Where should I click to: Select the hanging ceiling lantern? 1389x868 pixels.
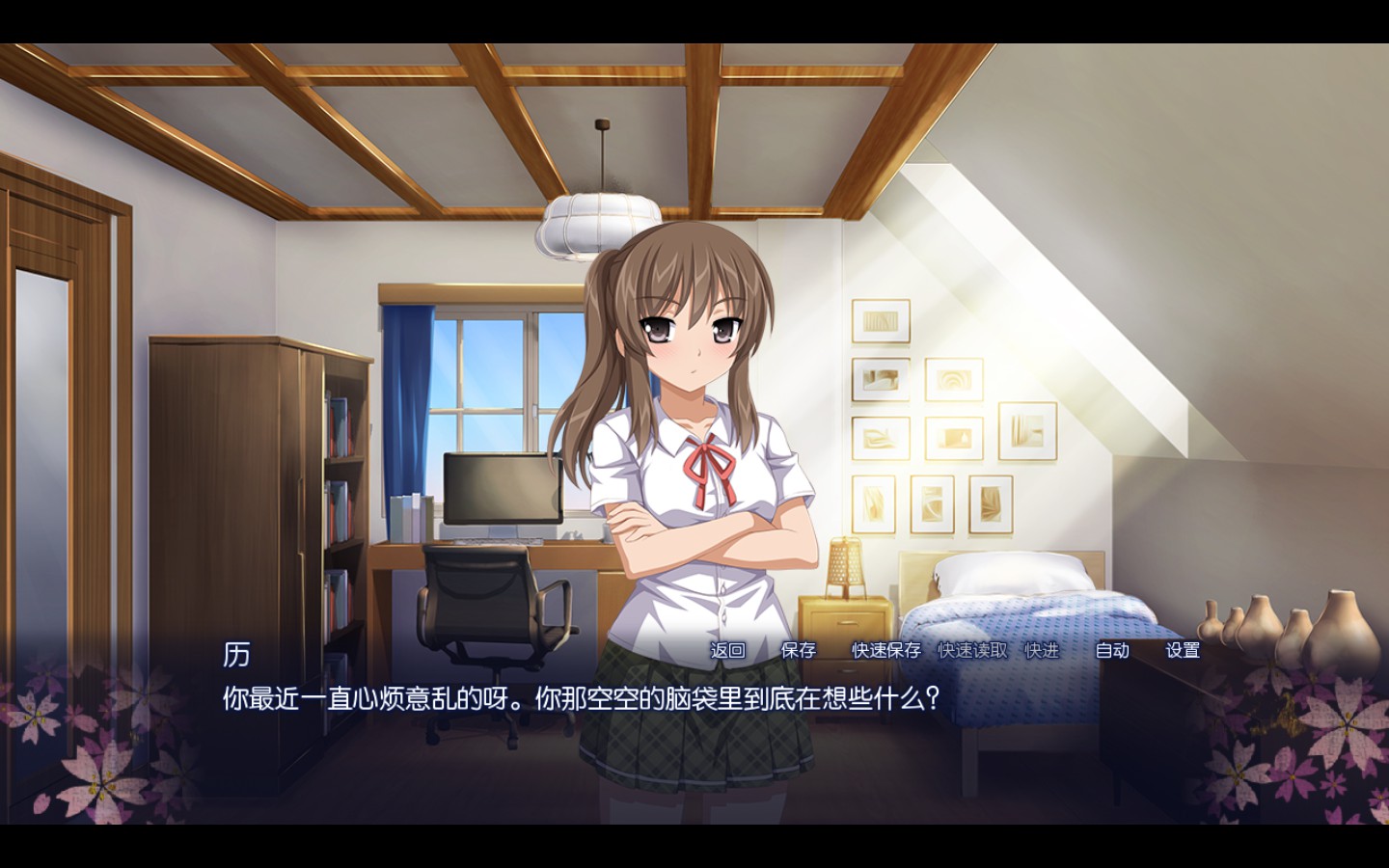(x=598, y=222)
